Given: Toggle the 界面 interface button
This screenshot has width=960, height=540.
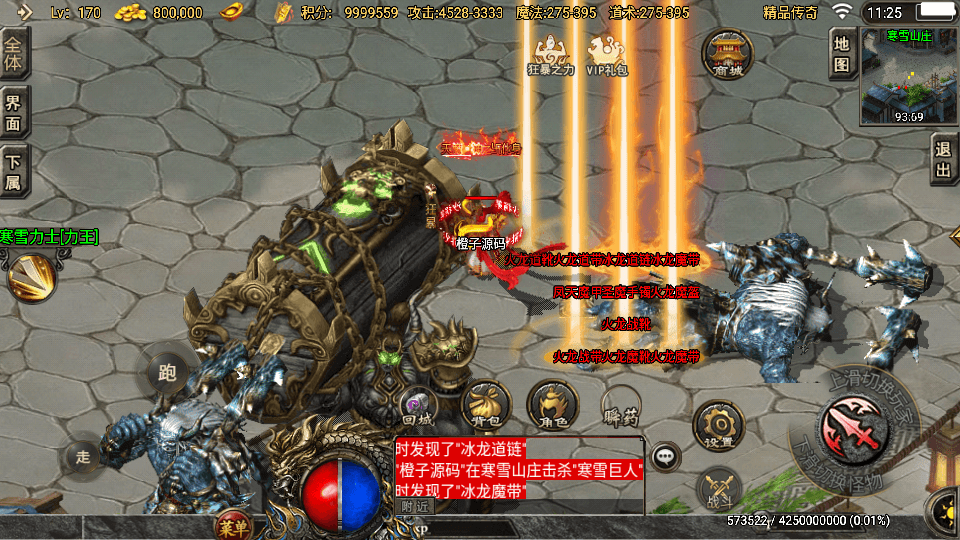Looking at the screenshot, I should coord(14,111).
